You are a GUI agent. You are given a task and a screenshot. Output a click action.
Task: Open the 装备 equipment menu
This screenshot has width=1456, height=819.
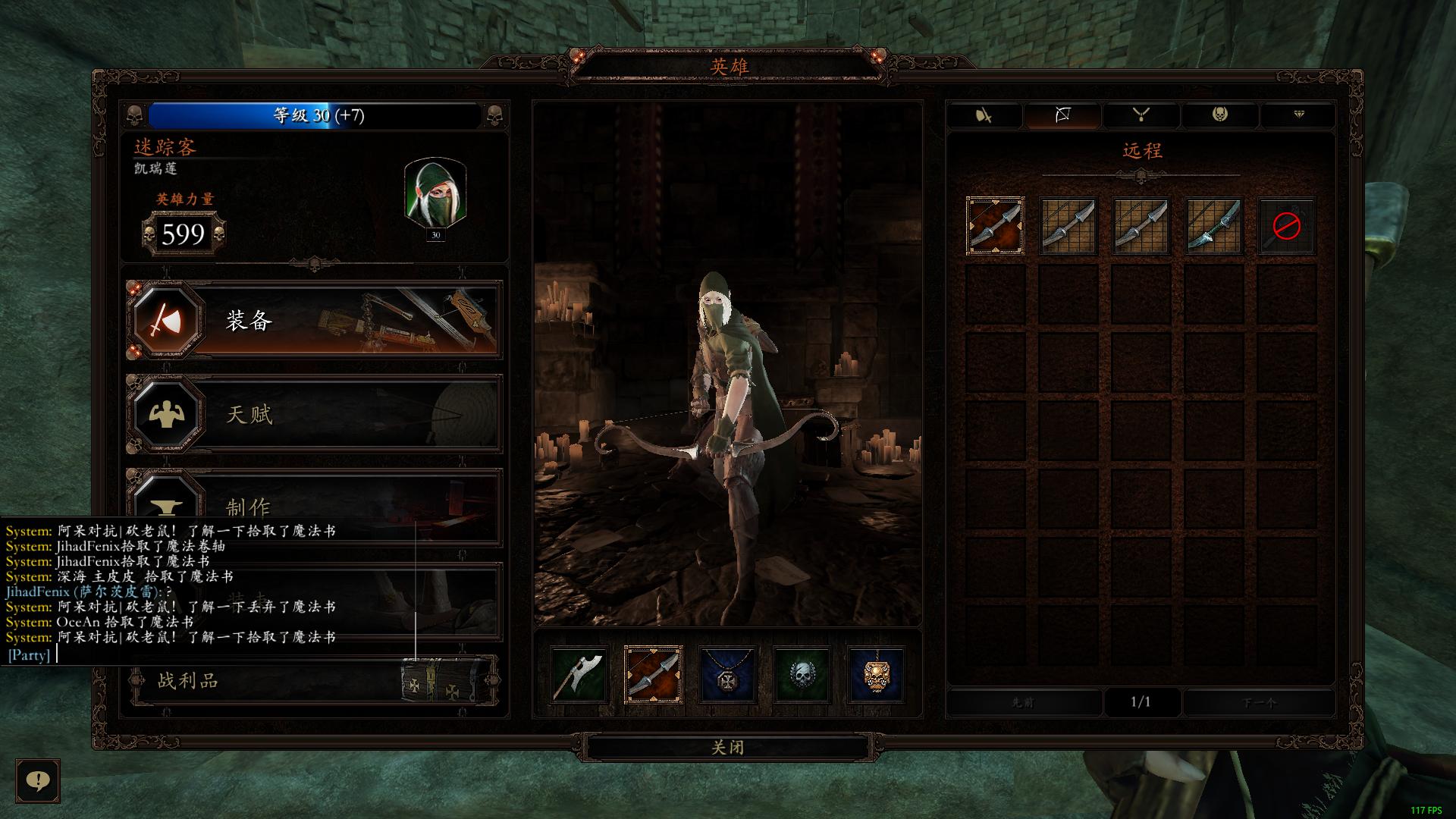(x=314, y=321)
